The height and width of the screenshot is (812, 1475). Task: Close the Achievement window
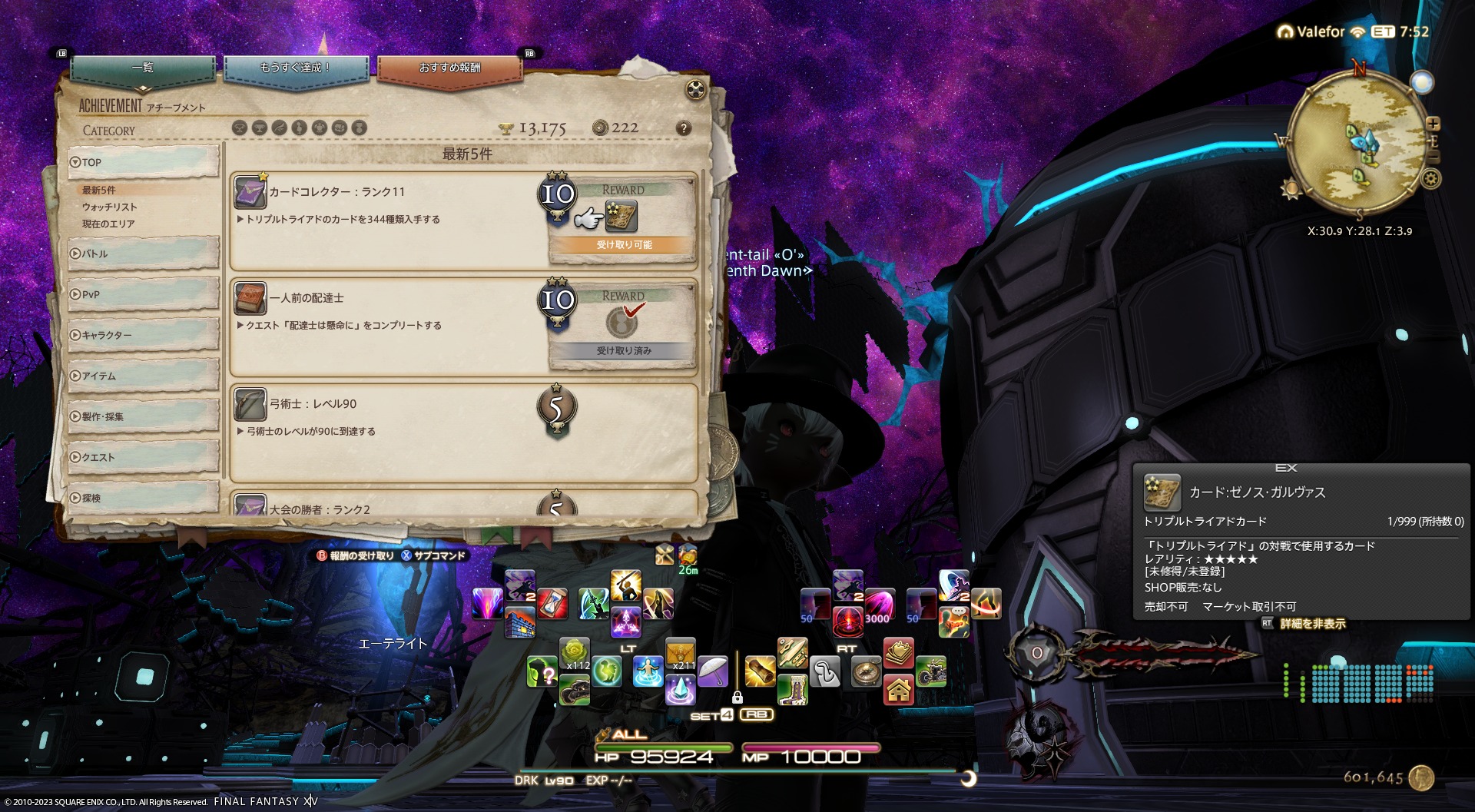(695, 90)
